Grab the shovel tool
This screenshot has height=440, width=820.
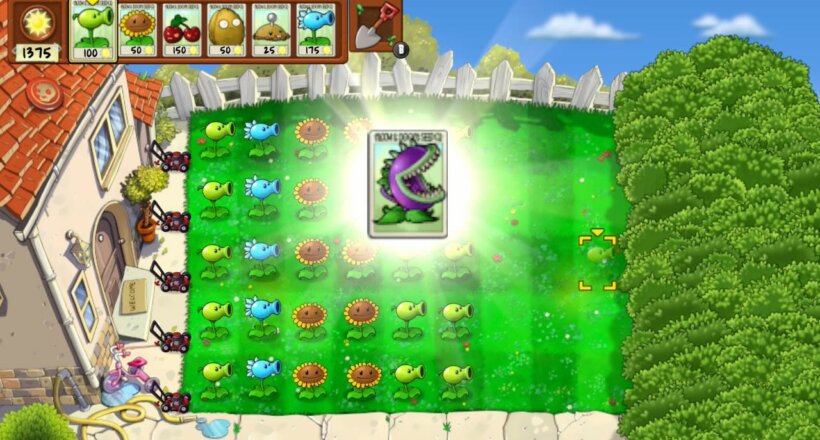(376, 26)
